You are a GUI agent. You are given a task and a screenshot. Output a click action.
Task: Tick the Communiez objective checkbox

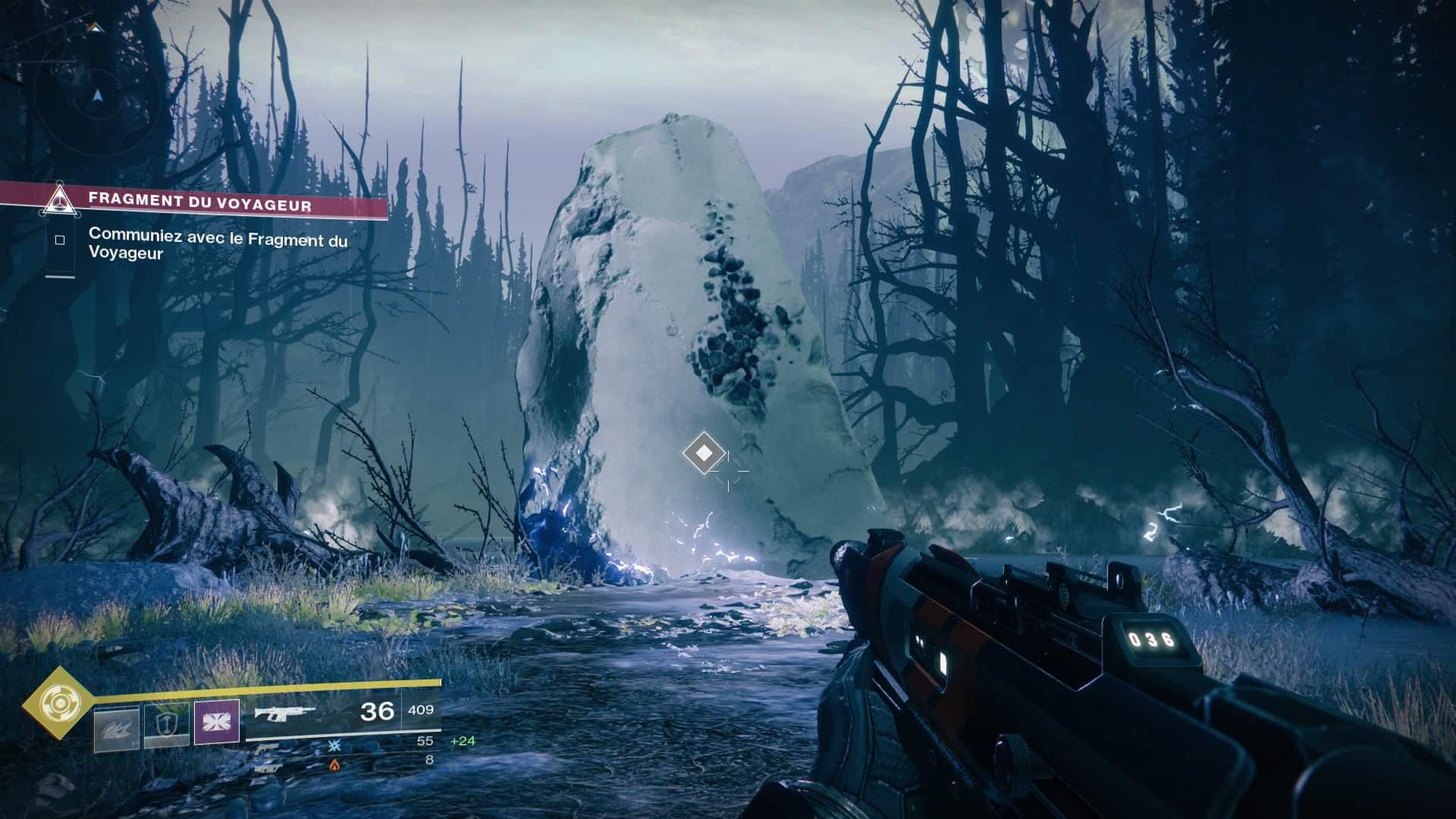(x=60, y=240)
